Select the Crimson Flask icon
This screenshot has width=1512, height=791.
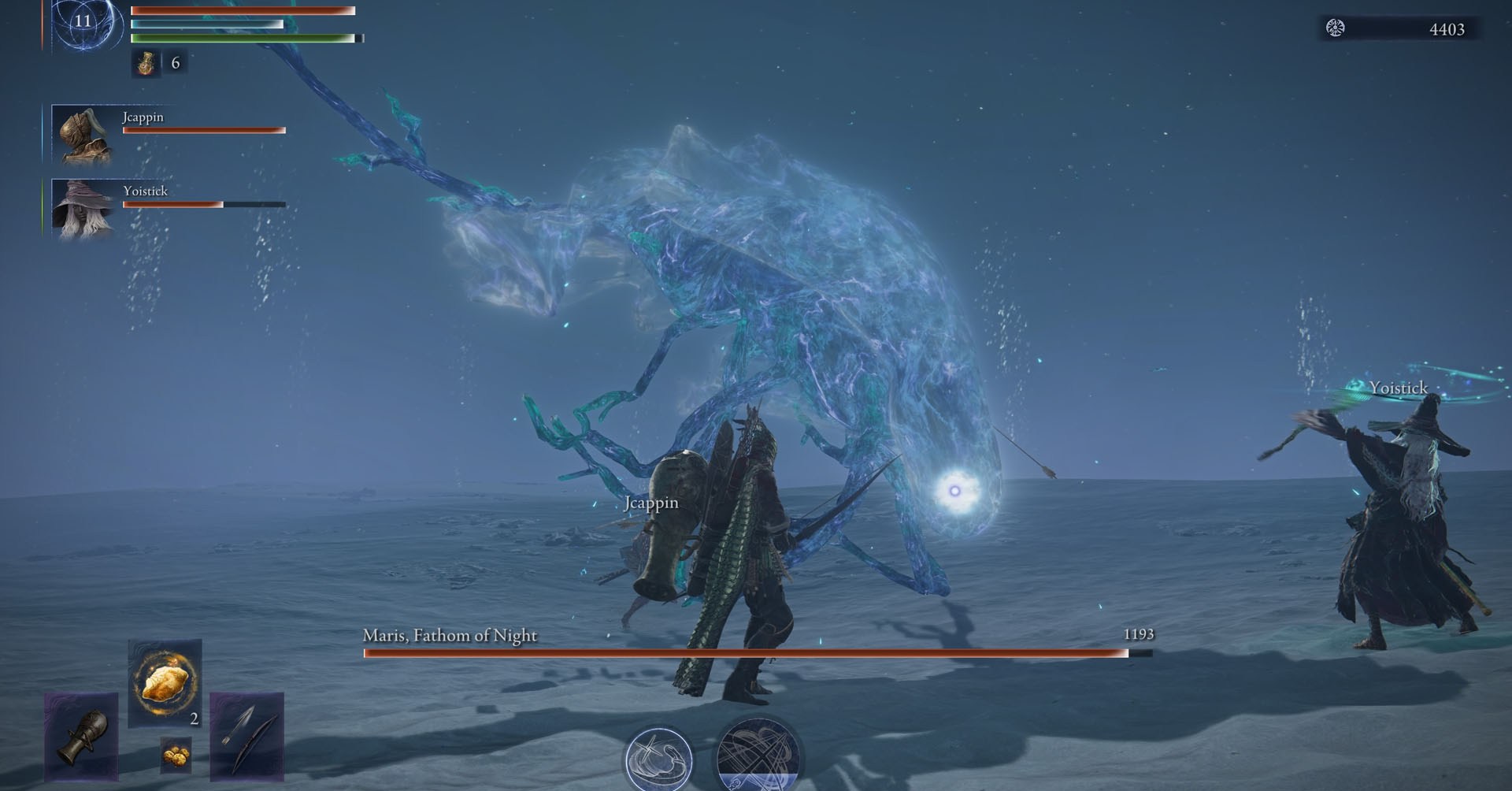pos(146,63)
